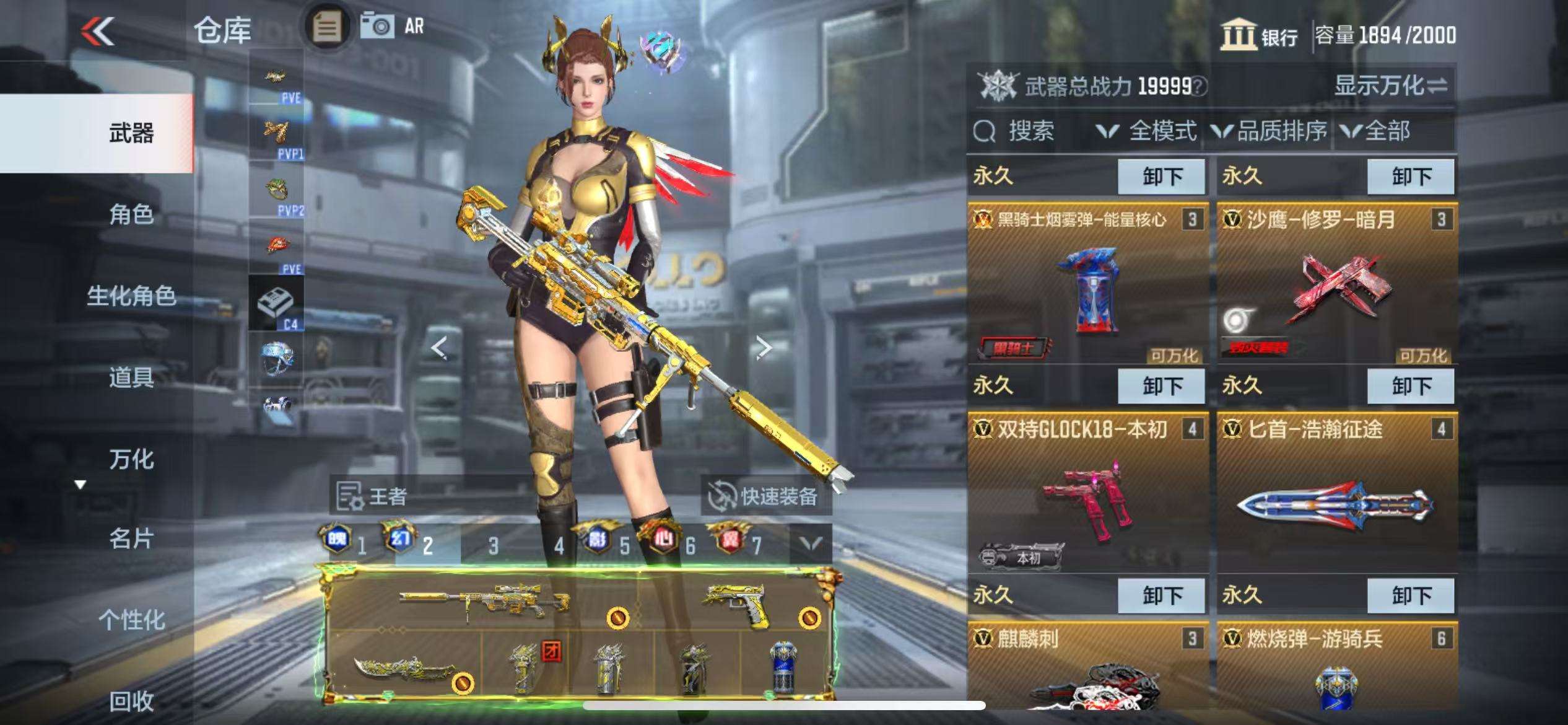Image resolution: width=1568 pixels, height=725 pixels.
Task: Open the 生化角色 category
Action: (131, 296)
